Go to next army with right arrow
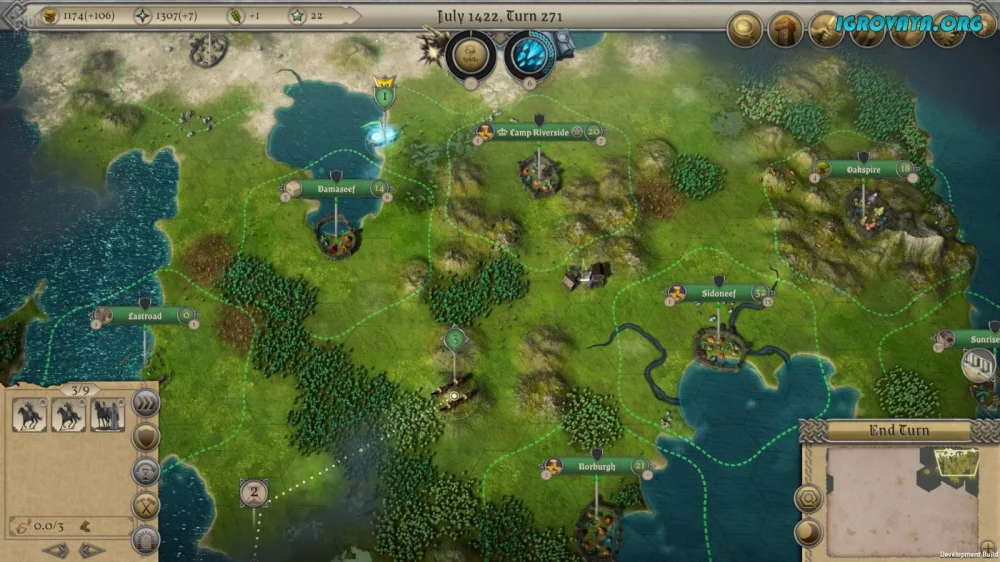The width and height of the screenshot is (1000, 562). click(91, 550)
